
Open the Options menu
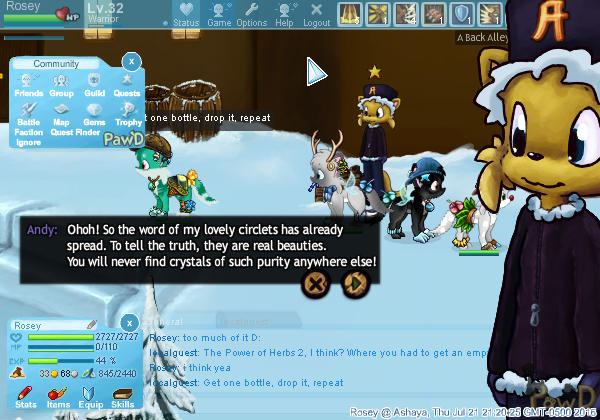251,13
